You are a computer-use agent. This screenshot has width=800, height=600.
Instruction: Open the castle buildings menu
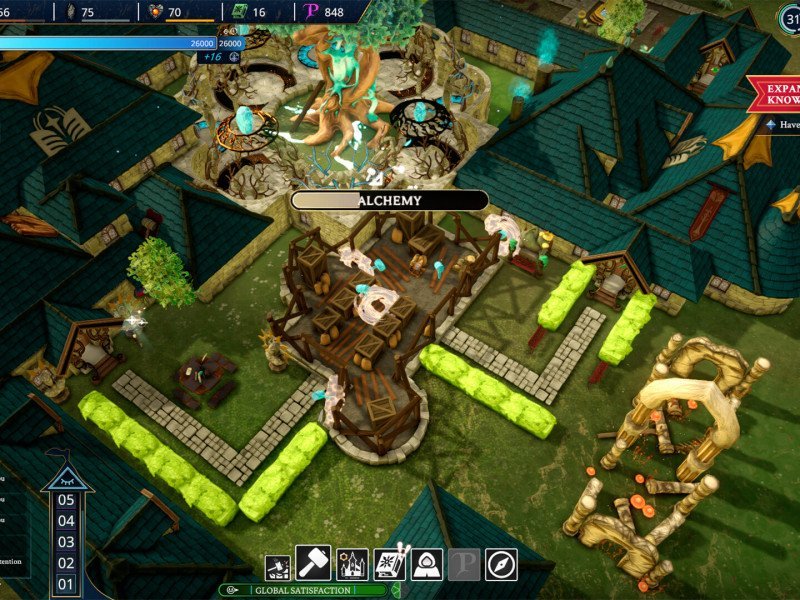pyautogui.click(x=352, y=564)
